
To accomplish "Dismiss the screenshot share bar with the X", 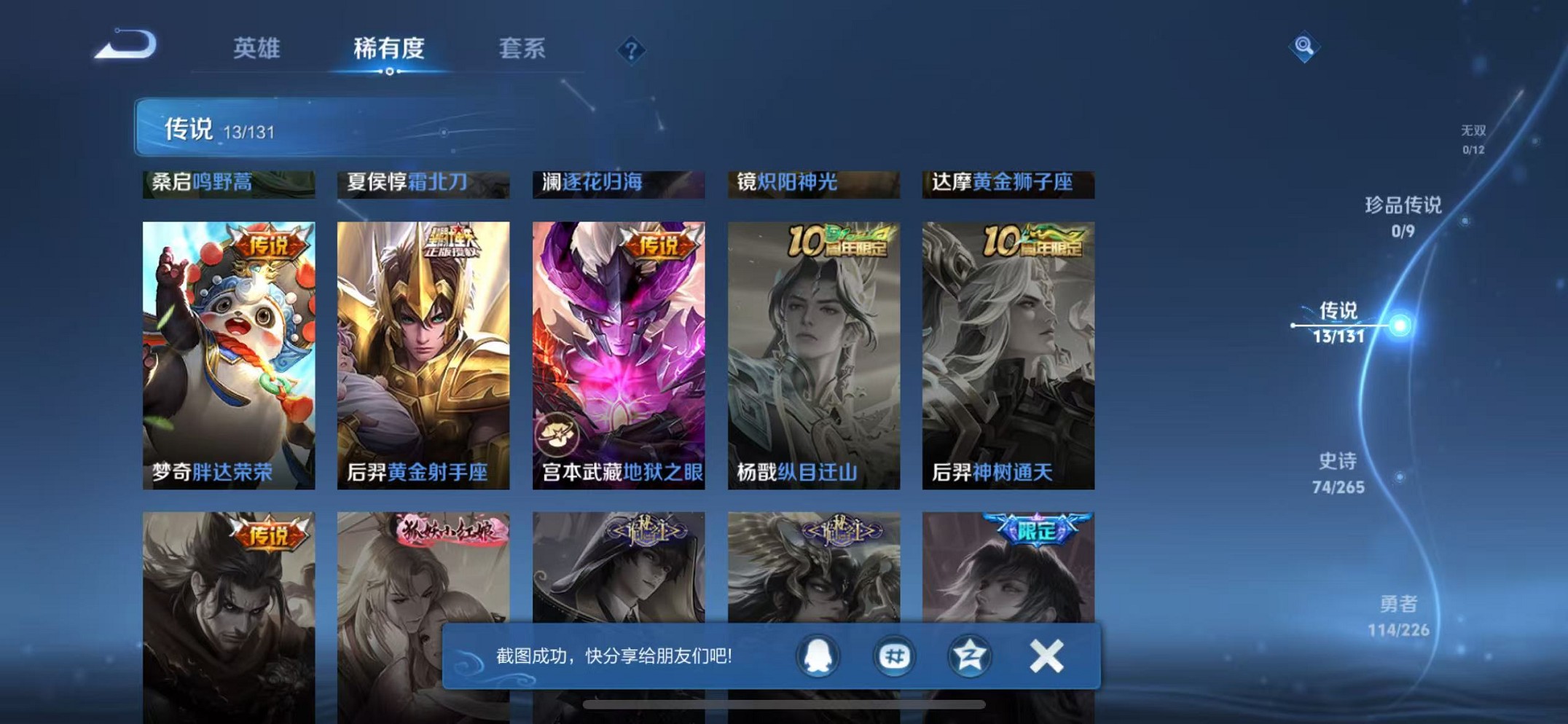I will [x=1045, y=655].
